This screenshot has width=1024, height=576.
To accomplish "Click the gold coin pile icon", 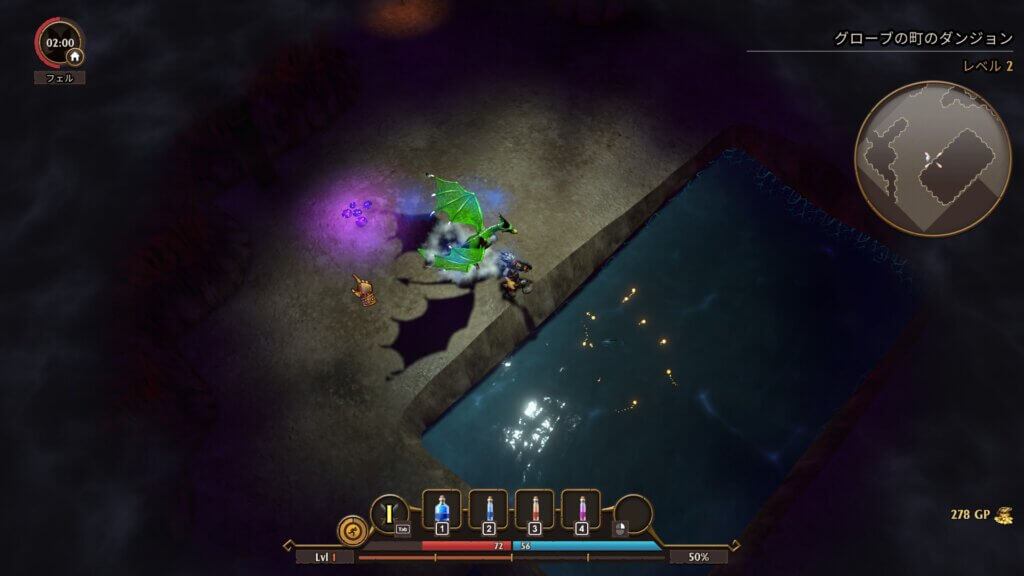I will pos(1003,515).
